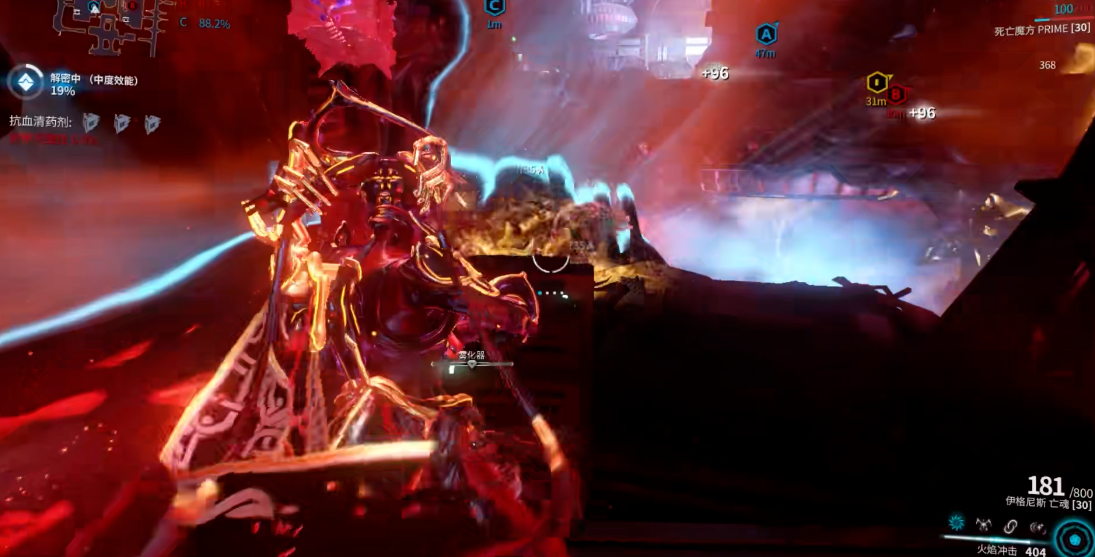Activate the winged creature ability icon
This screenshot has width=1095, height=557.
coord(983,524)
